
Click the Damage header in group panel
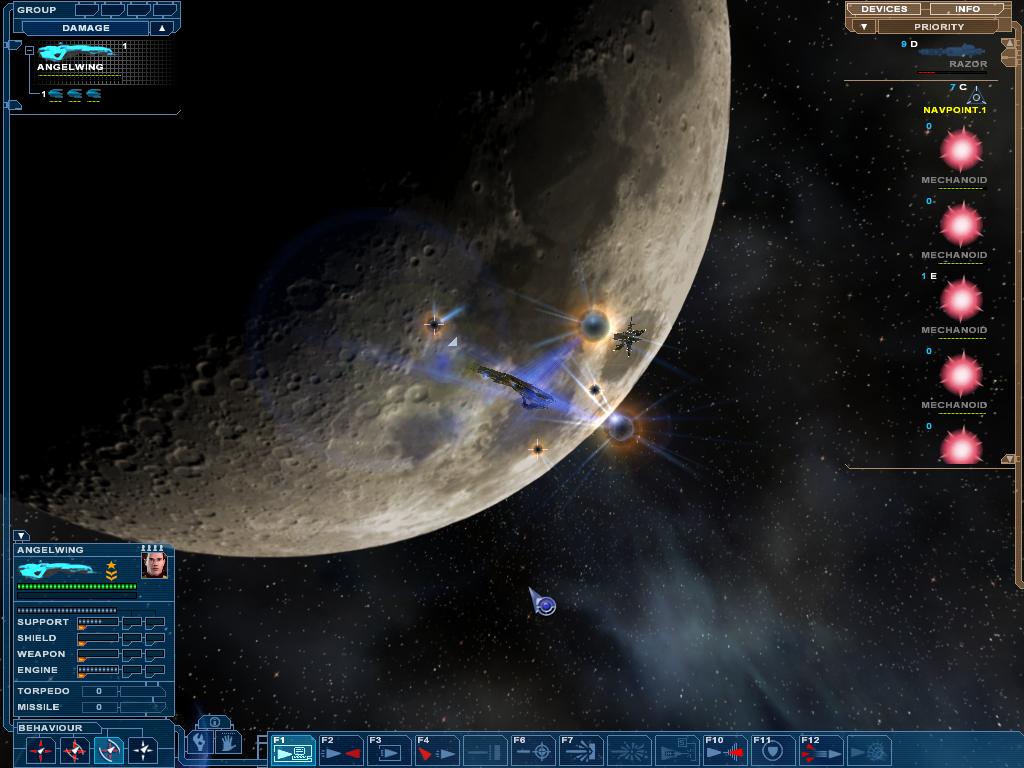[x=86, y=28]
